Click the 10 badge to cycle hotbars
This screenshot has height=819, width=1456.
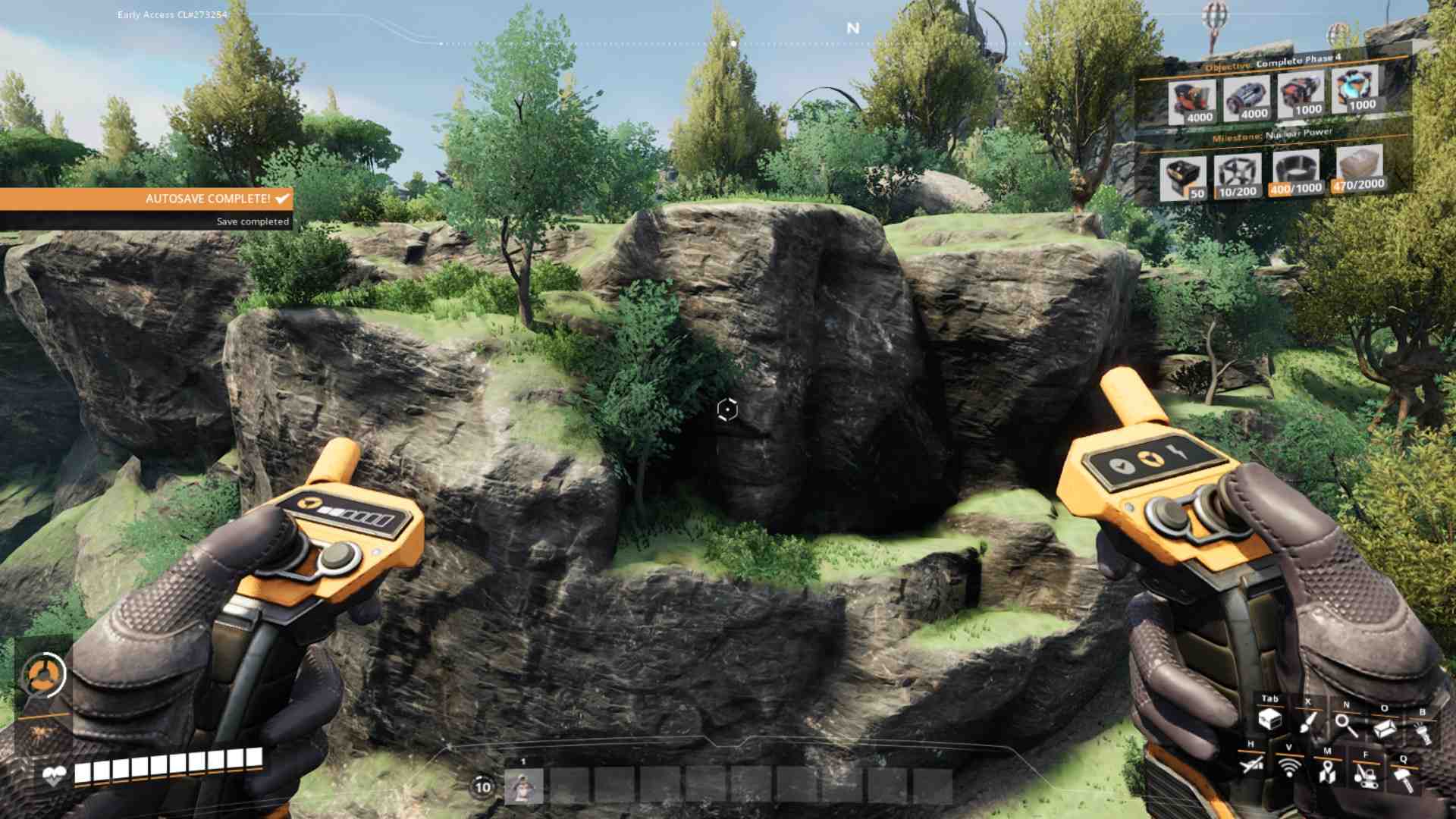pos(481,786)
